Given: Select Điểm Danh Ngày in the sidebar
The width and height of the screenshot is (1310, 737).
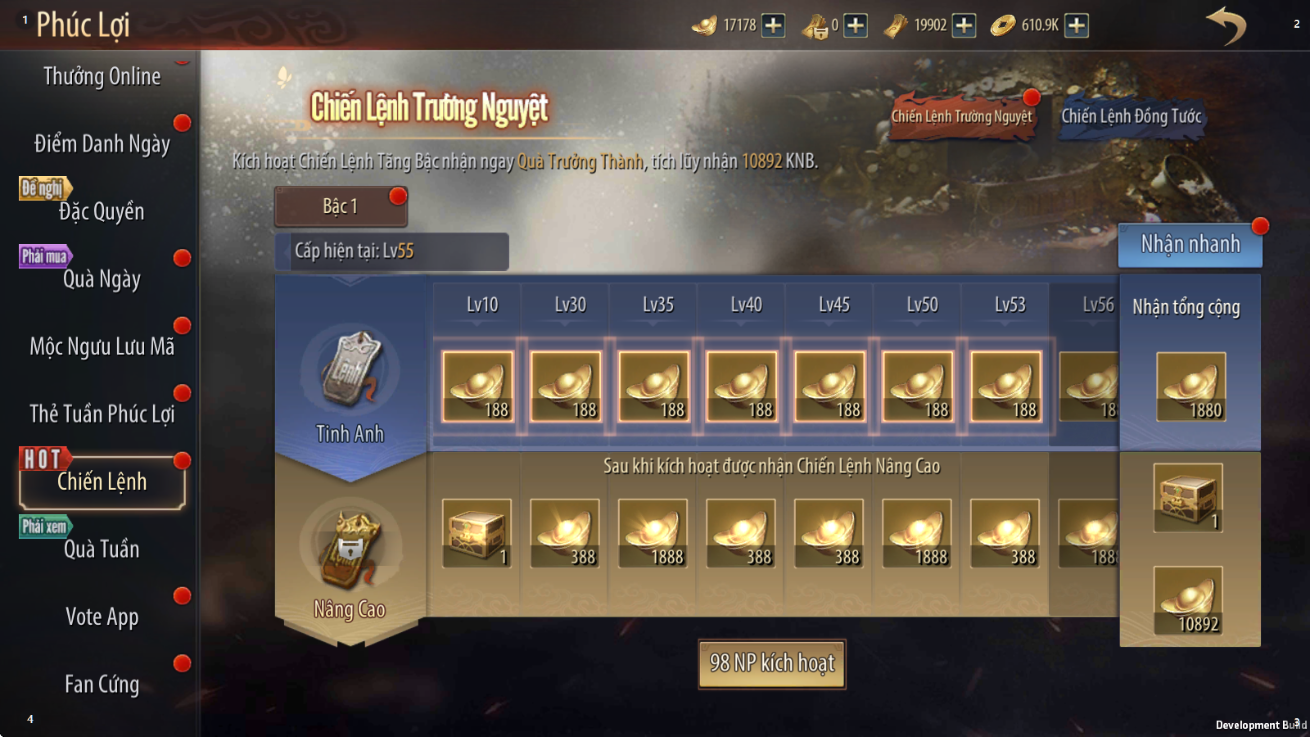Looking at the screenshot, I should [102, 144].
